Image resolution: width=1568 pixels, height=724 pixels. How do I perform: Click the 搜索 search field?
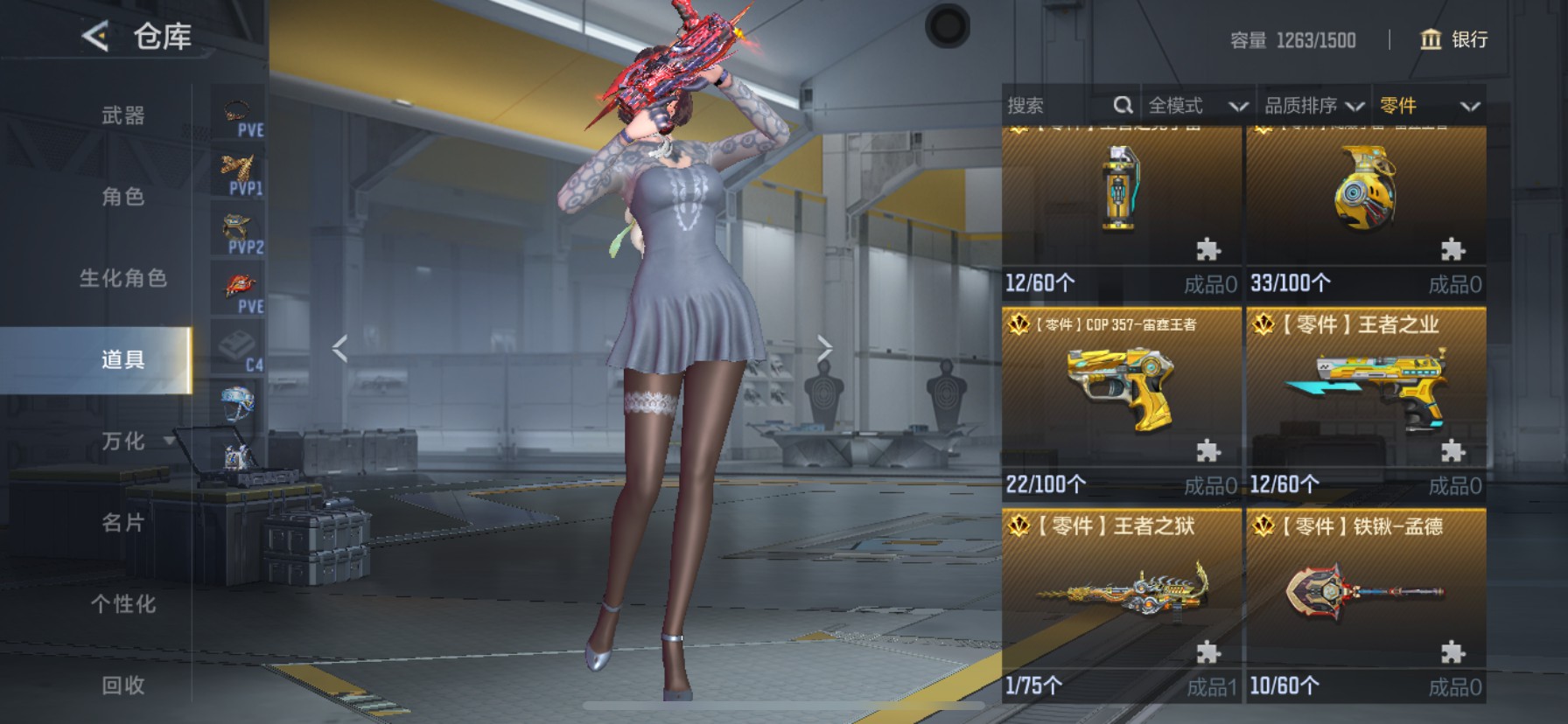point(1059,106)
